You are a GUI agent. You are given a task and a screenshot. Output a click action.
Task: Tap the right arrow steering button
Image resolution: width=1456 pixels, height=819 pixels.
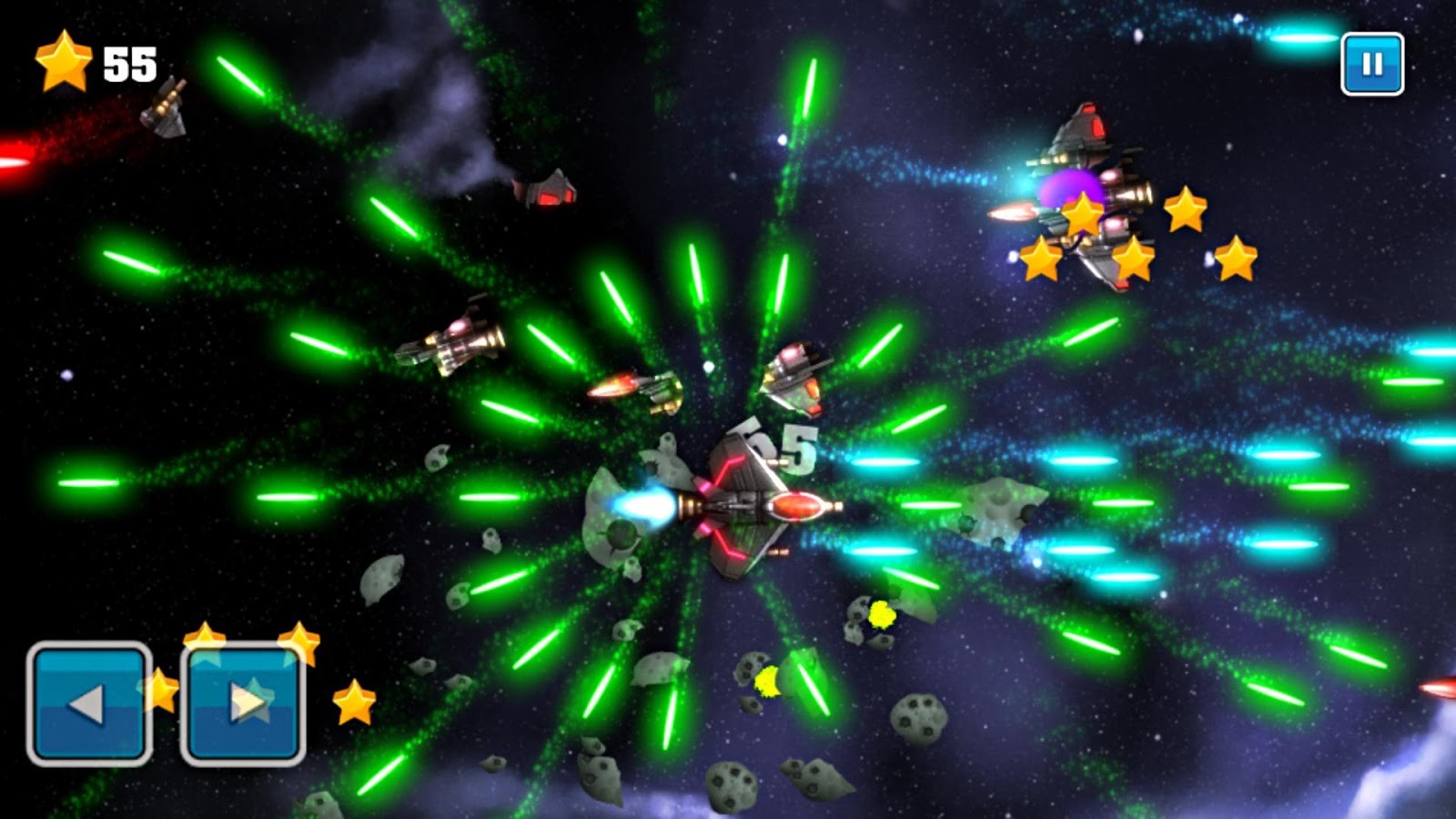[x=244, y=703]
